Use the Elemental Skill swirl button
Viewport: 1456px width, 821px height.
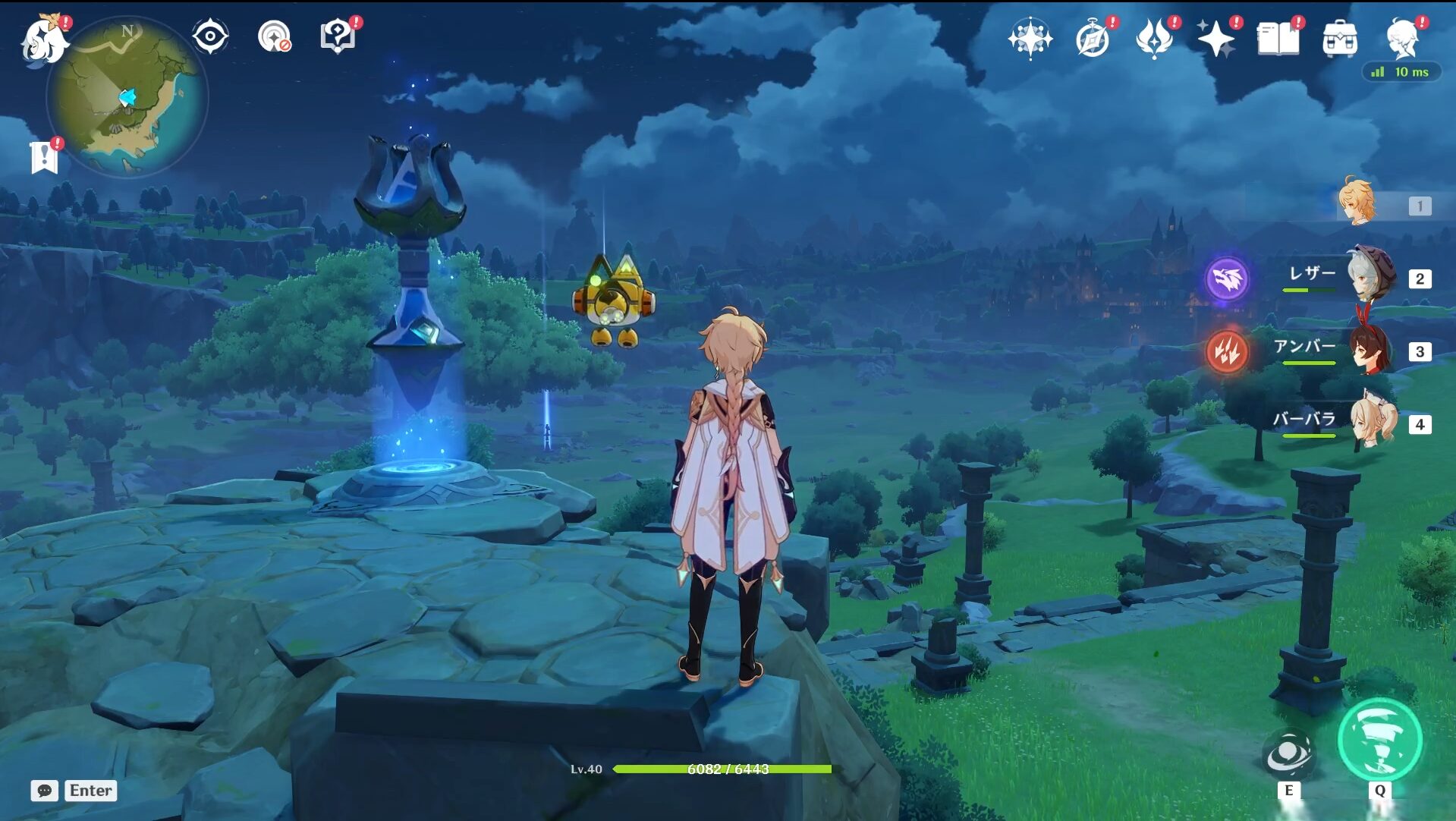[1288, 753]
